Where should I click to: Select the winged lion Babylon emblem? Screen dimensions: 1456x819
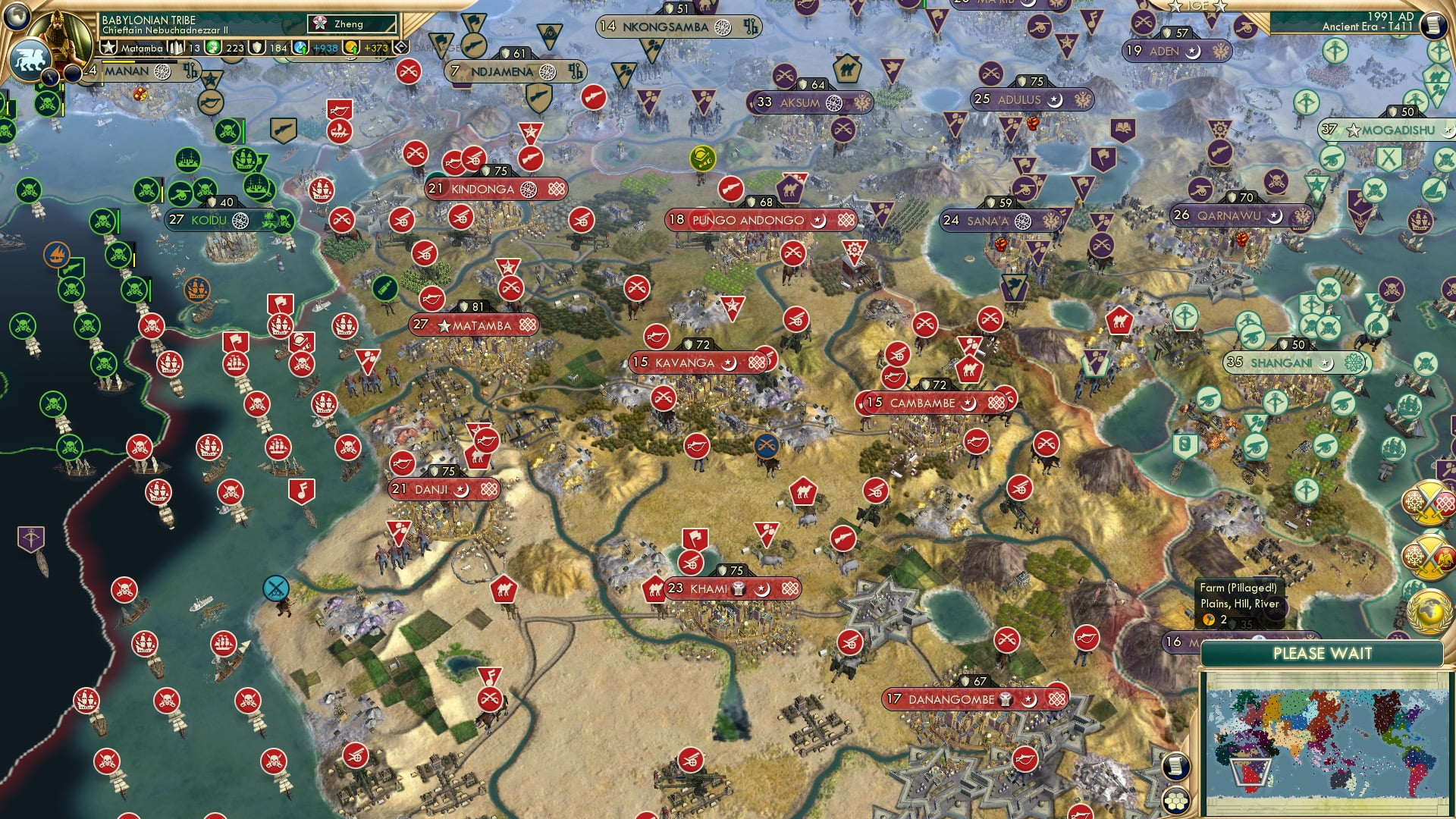(x=30, y=58)
